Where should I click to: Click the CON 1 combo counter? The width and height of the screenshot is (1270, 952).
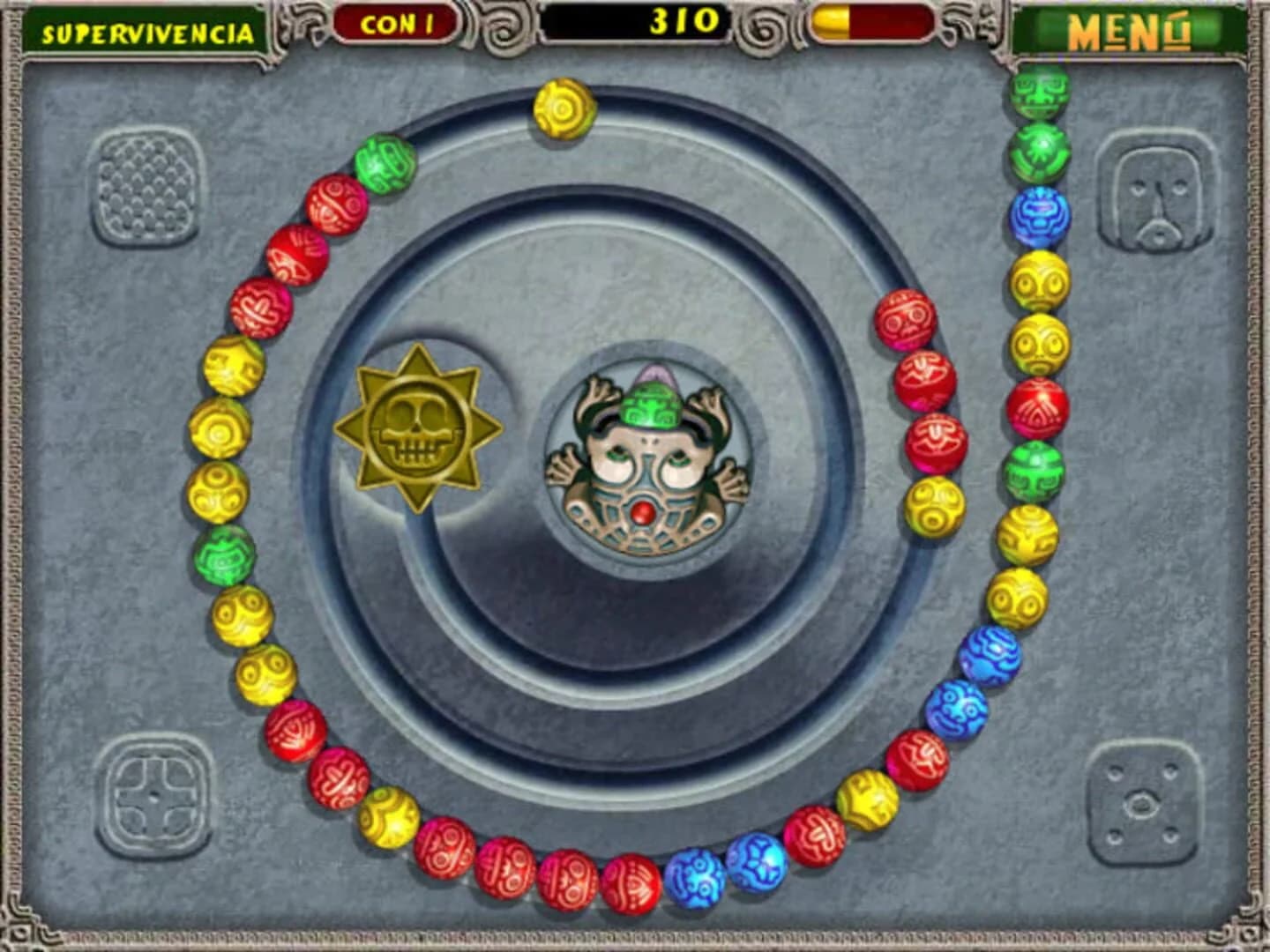(x=394, y=26)
